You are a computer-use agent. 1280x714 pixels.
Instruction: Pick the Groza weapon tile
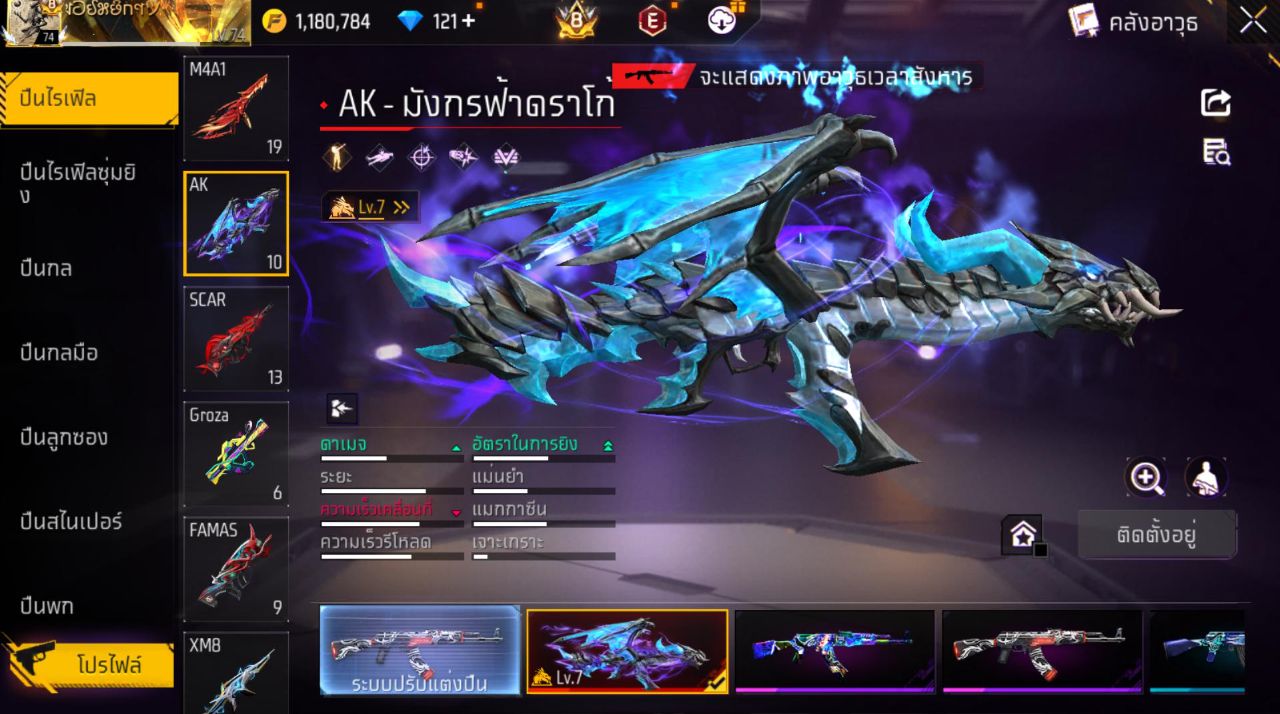pyautogui.click(x=236, y=454)
